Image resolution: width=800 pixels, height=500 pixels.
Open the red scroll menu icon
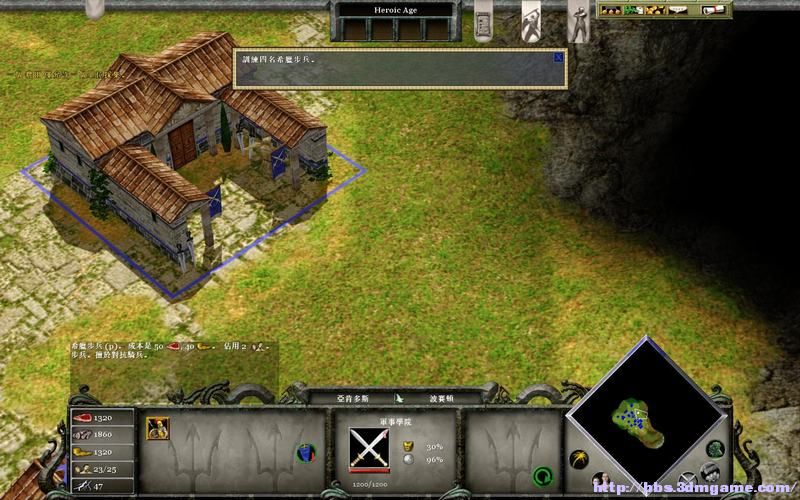[713, 10]
